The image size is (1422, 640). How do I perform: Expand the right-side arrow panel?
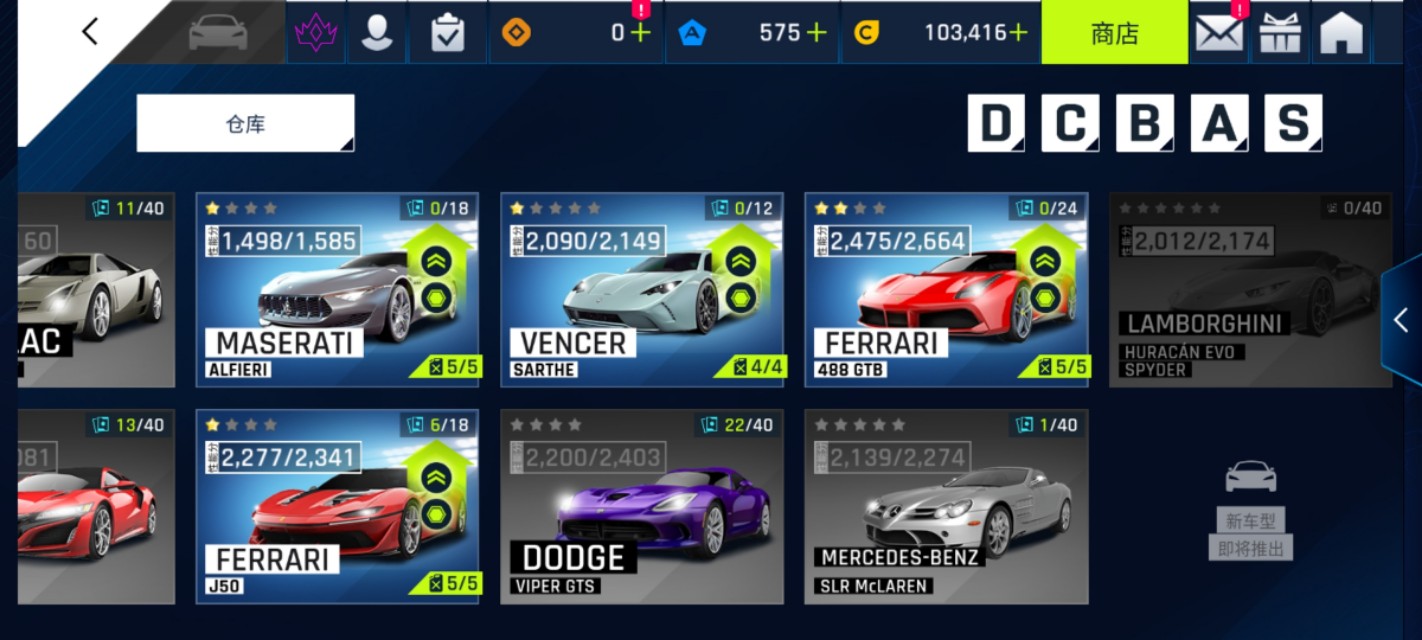pos(1401,320)
